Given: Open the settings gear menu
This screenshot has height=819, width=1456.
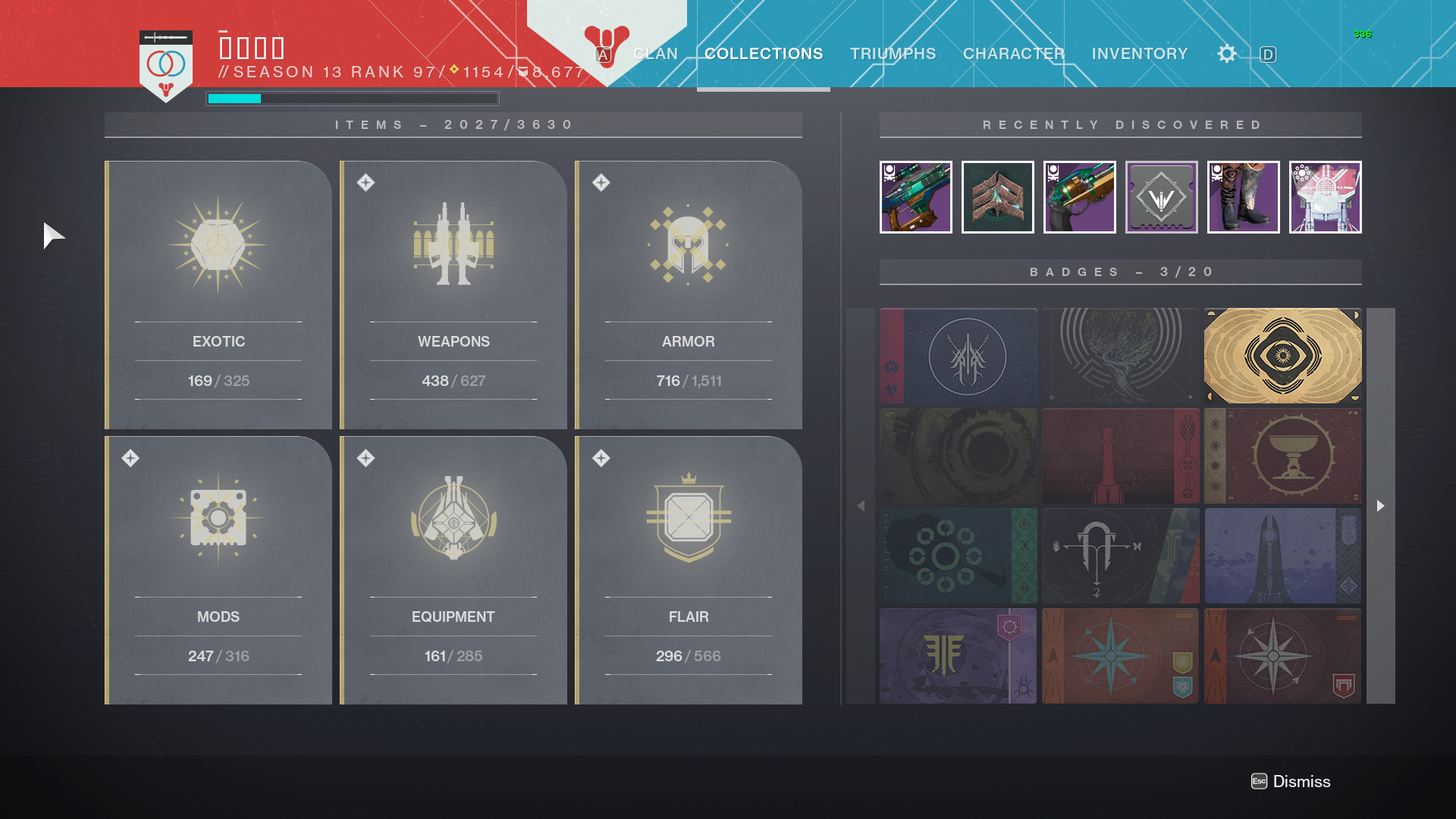Looking at the screenshot, I should pos(1226,54).
